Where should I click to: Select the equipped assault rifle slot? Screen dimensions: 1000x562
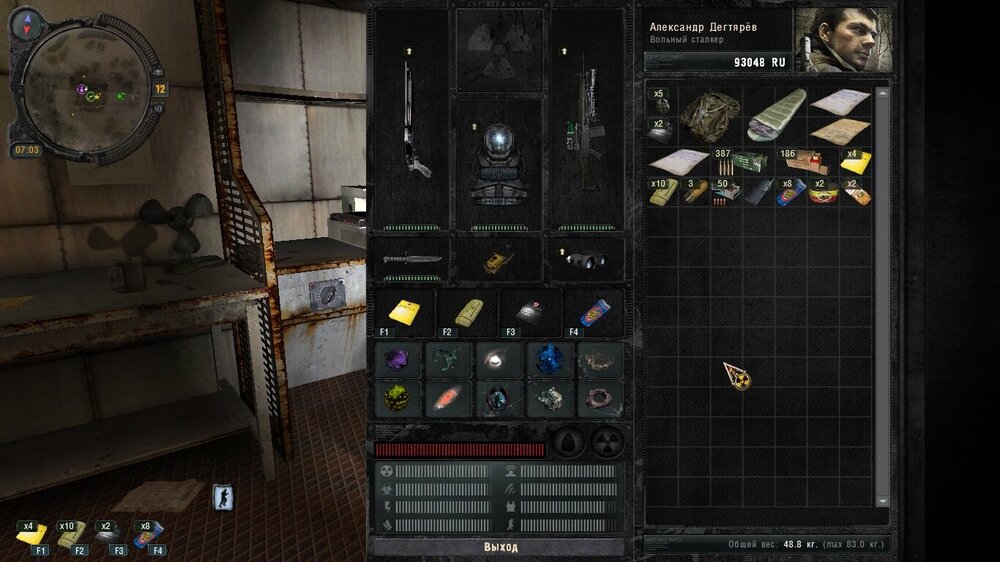[587, 120]
